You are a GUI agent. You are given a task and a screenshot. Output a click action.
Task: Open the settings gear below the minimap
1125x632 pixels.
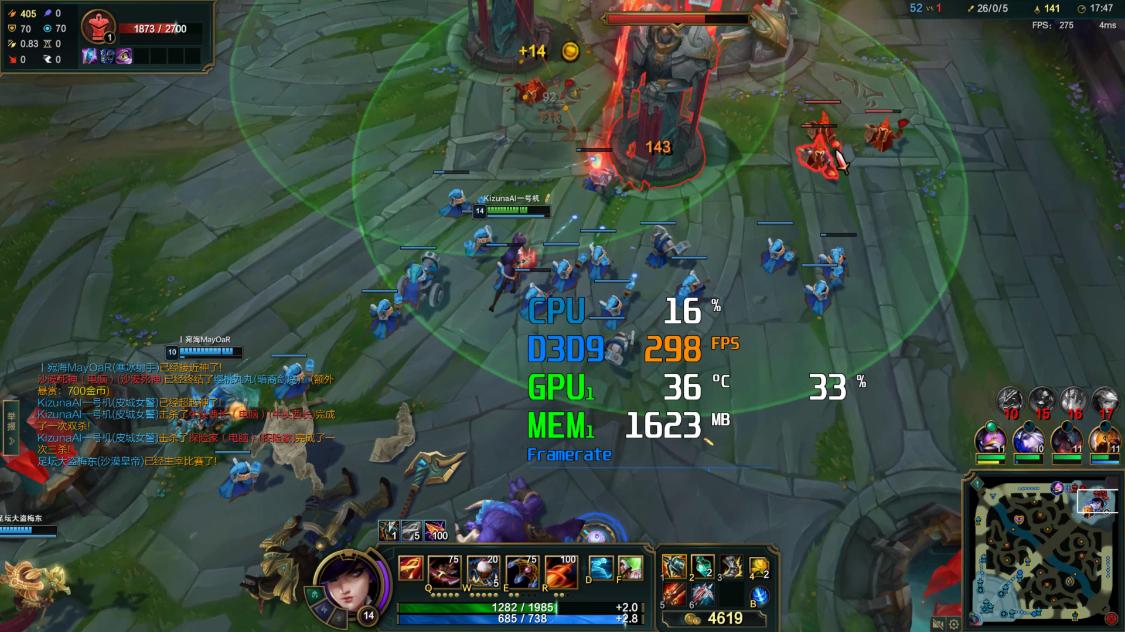[954, 624]
